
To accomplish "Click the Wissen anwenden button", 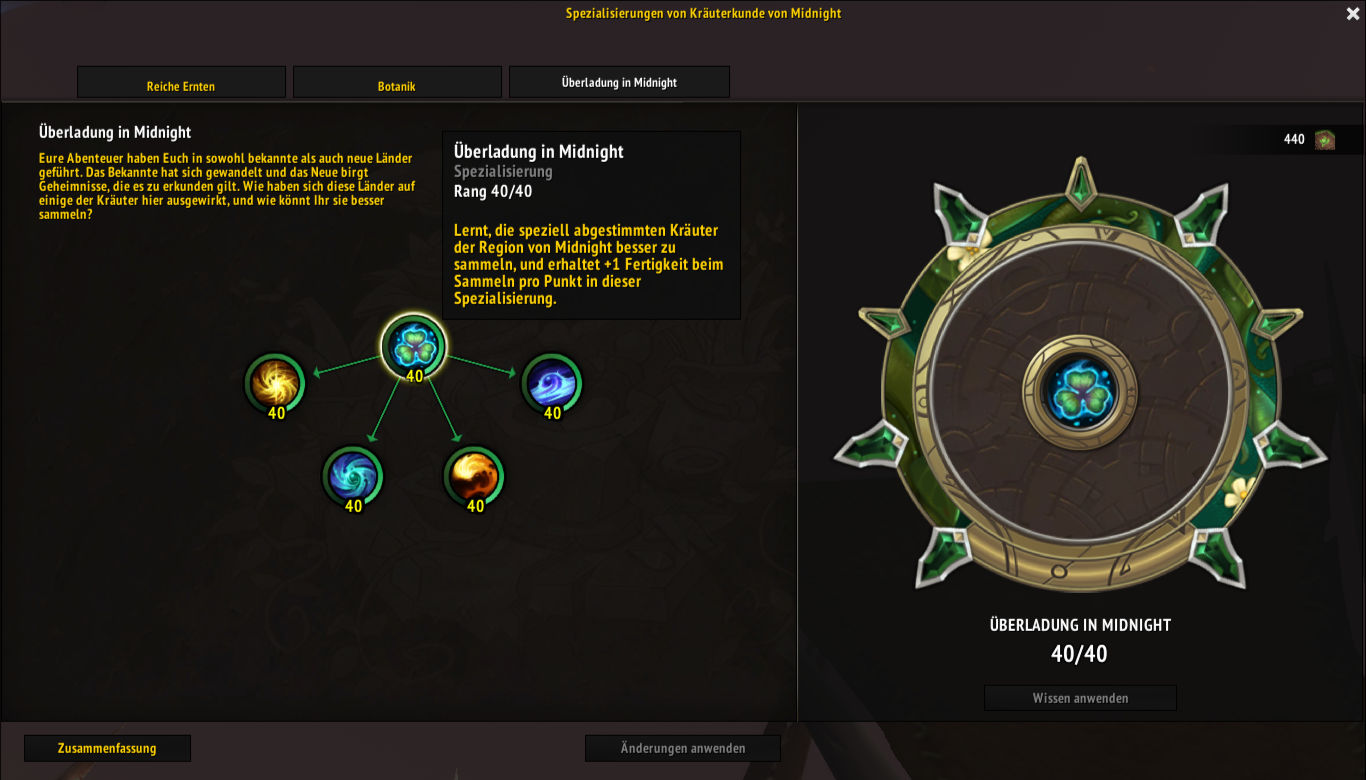I will 1080,698.
